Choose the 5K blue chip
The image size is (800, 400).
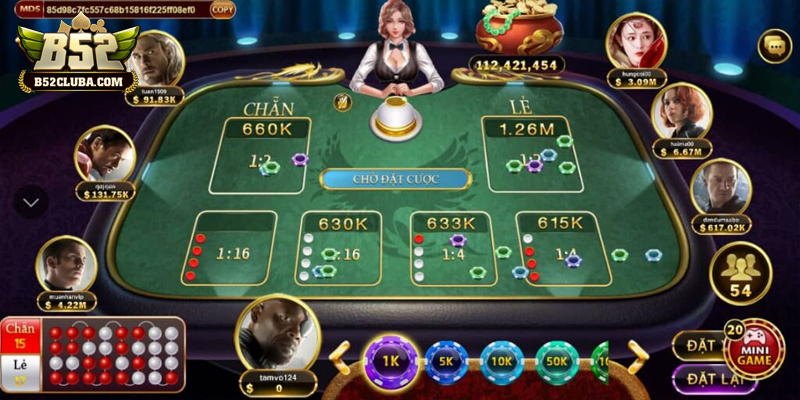click(x=446, y=362)
